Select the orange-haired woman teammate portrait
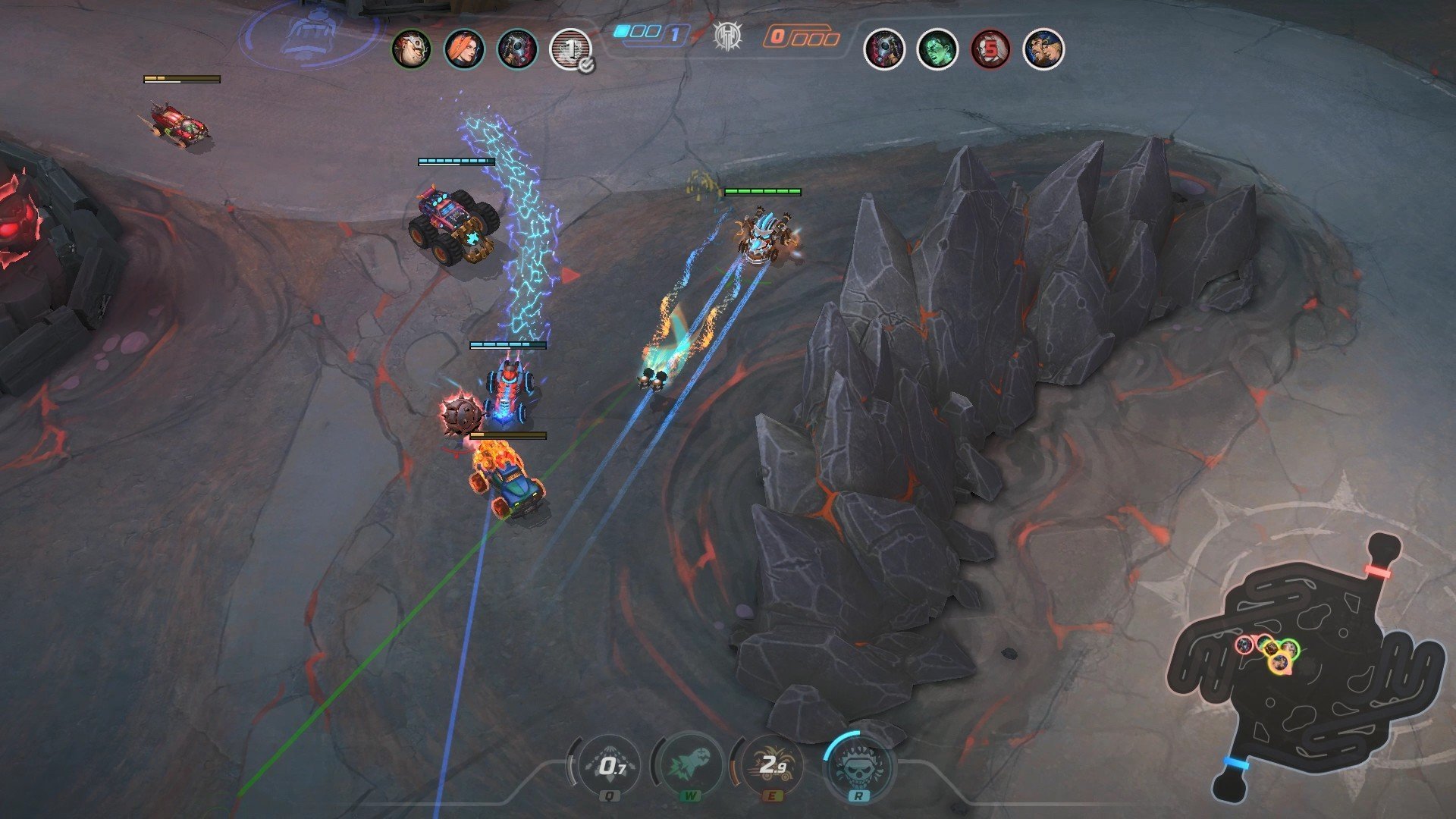1456x819 pixels. click(464, 49)
